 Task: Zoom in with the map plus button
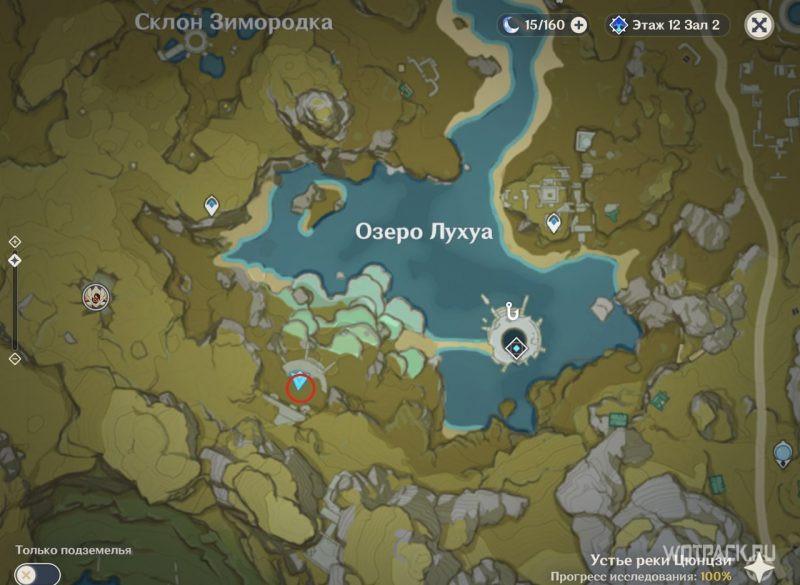(x=15, y=242)
